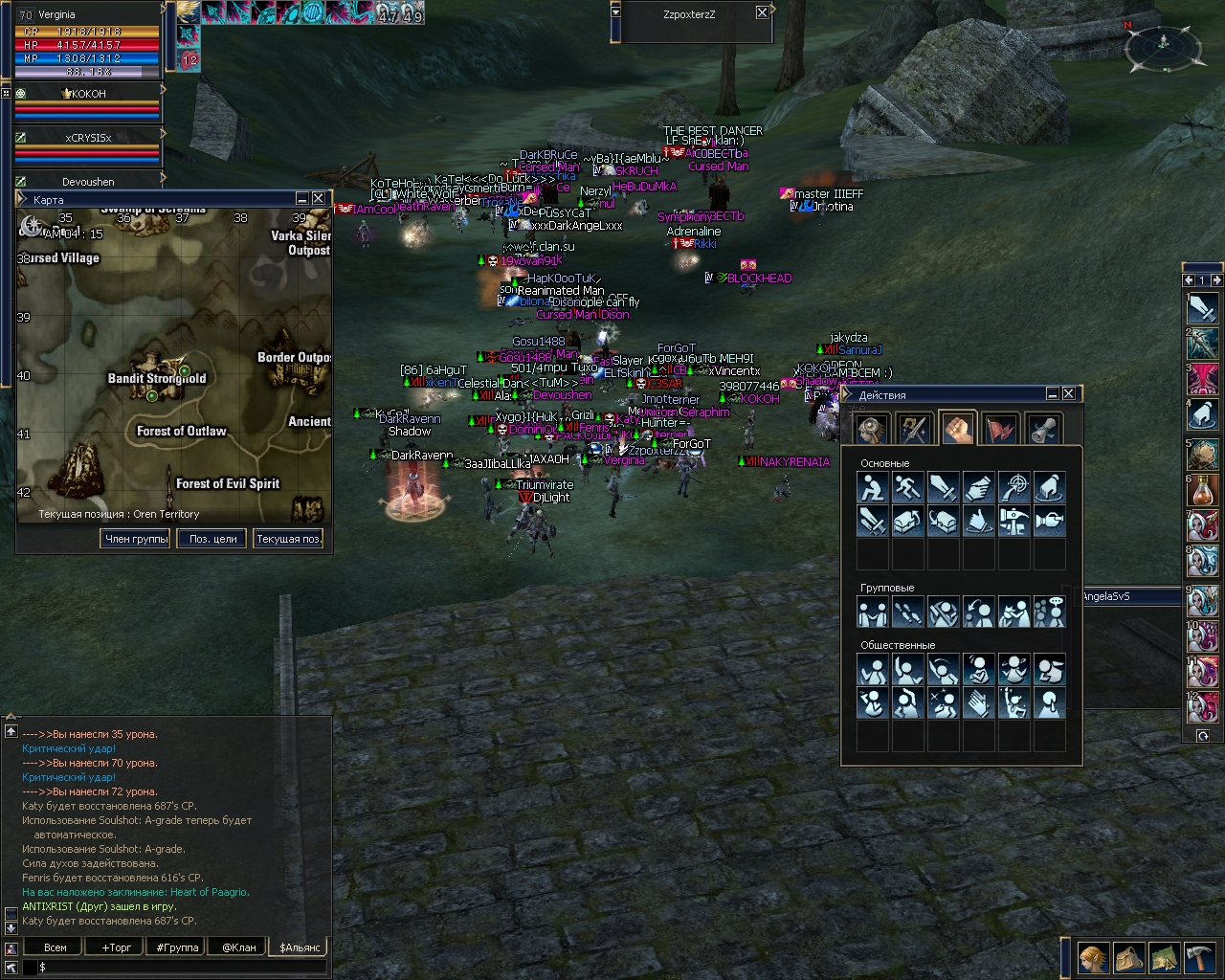
Task: Close the ZzpoxterzZ target window
Action: (762, 12)
